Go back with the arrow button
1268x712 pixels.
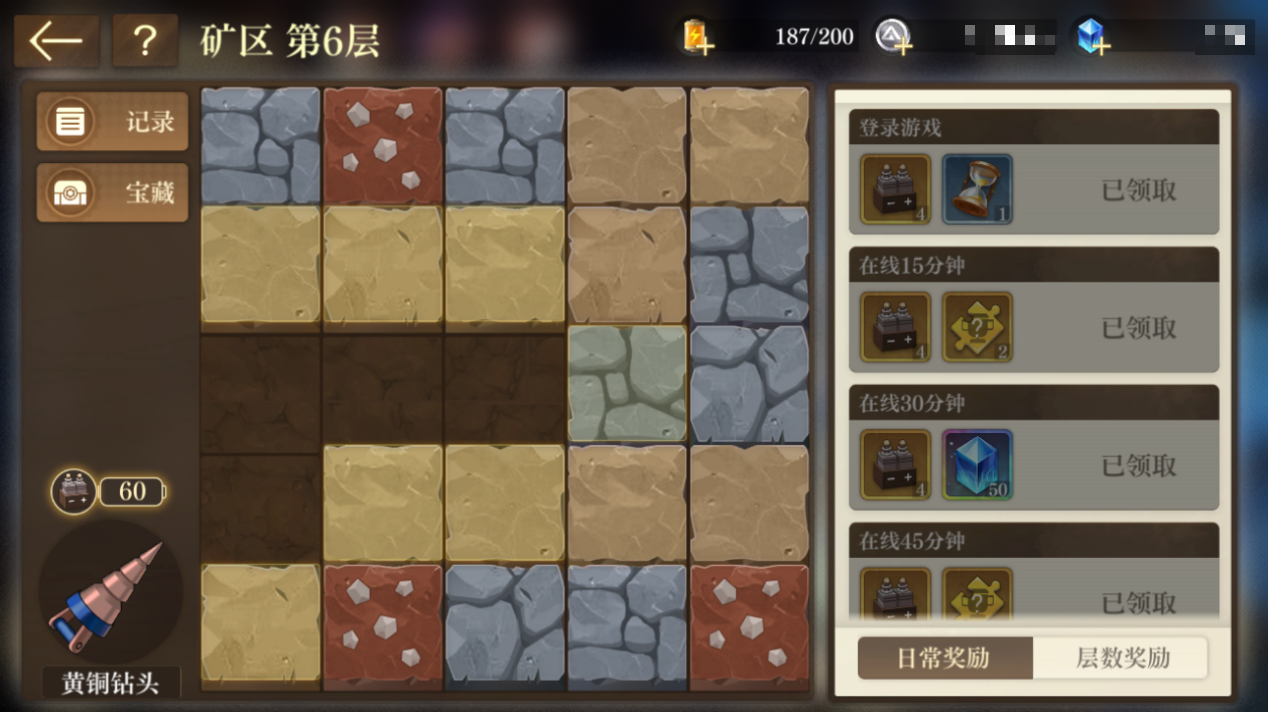56,41
